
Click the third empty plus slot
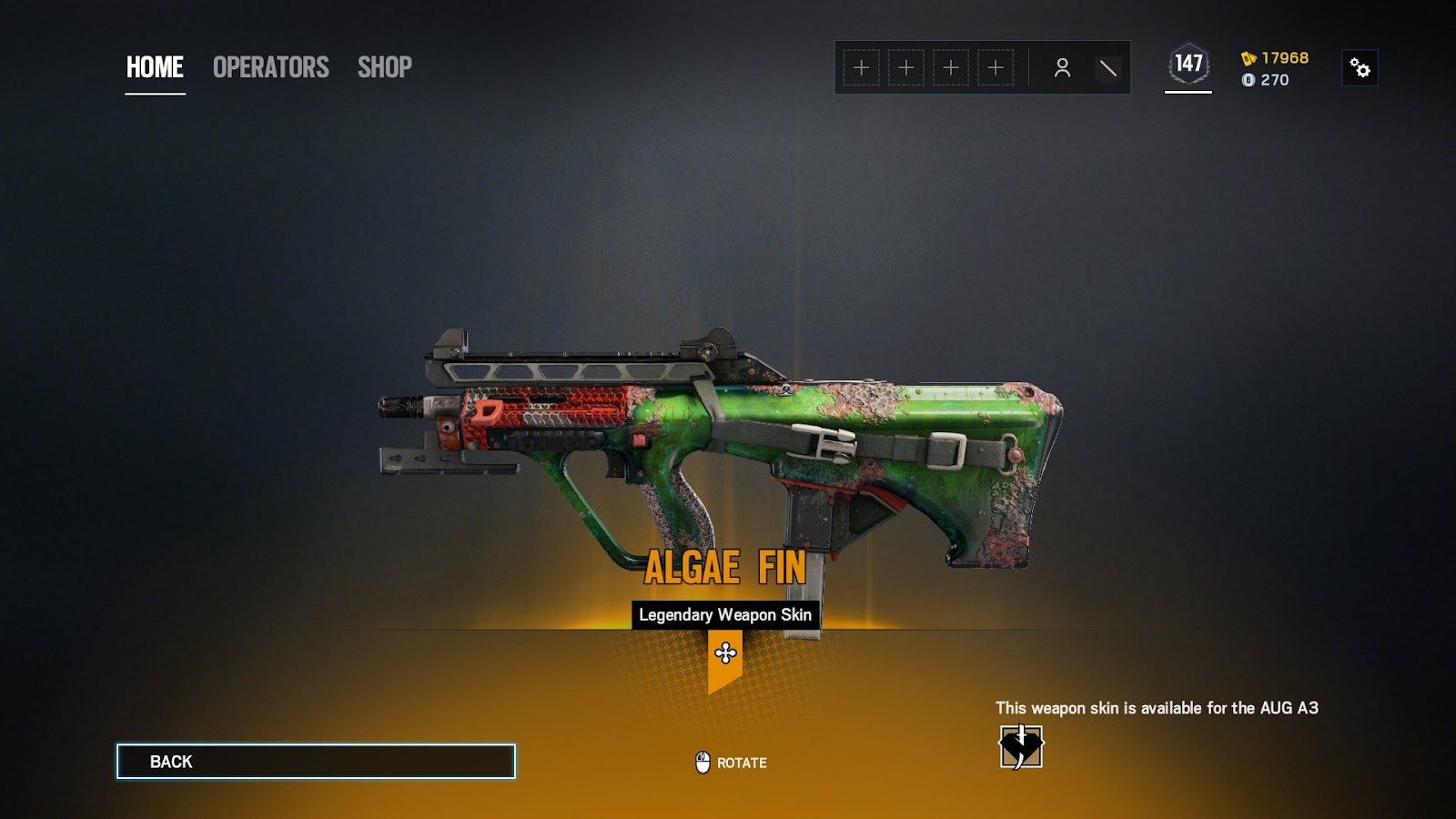(x=952, y=66)
